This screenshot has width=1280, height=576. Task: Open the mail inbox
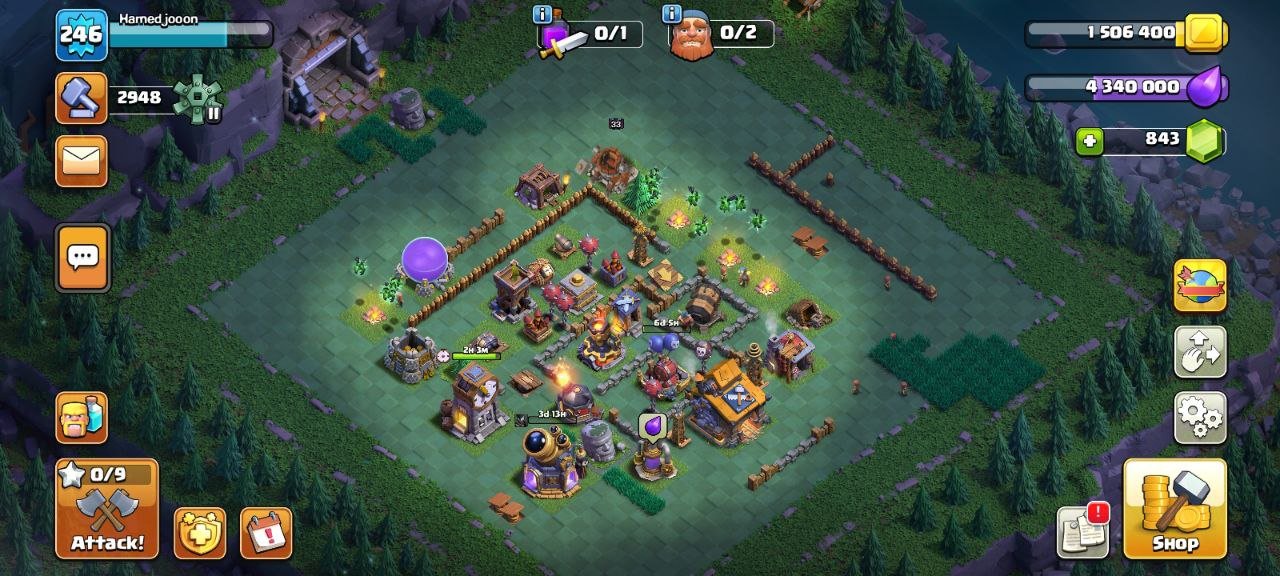(x=81, y=161)
